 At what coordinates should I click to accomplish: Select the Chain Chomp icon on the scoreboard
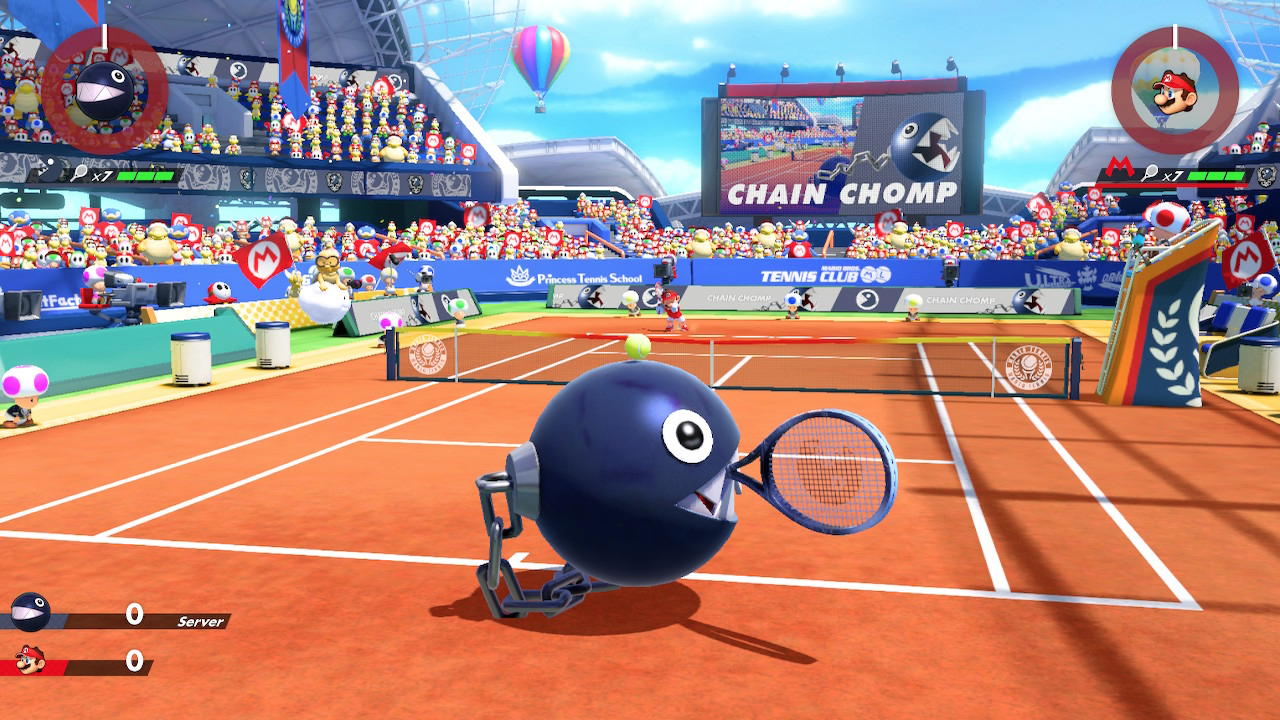click(x=30, y=612)
